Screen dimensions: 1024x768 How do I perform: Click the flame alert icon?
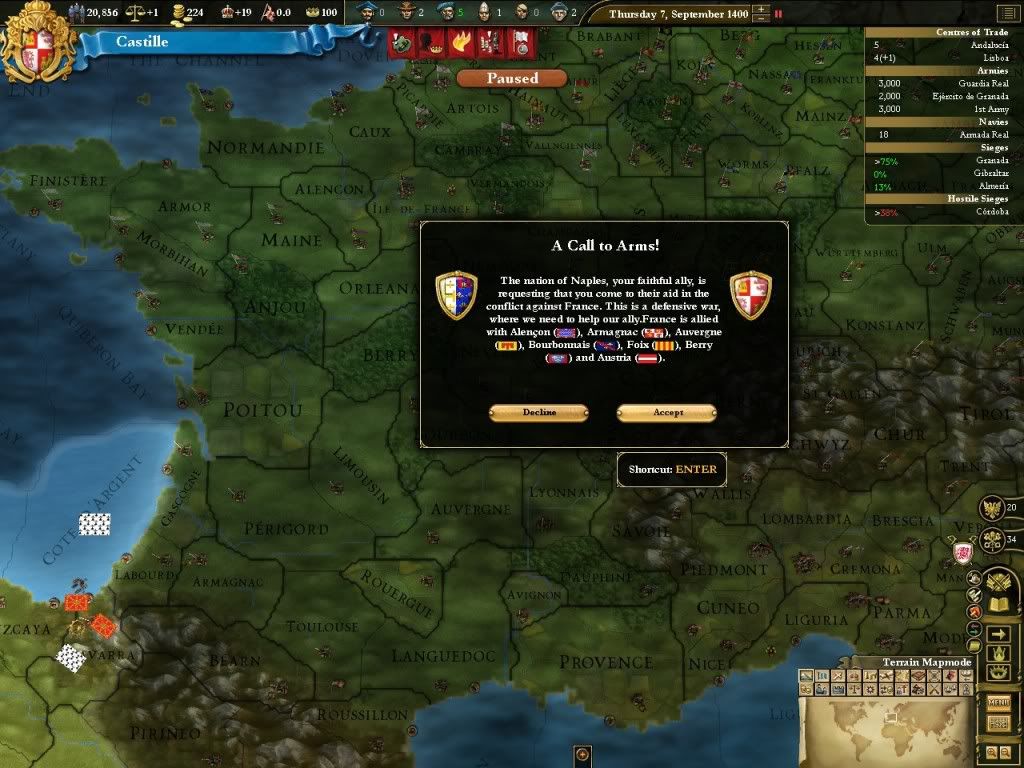(461, 42)
